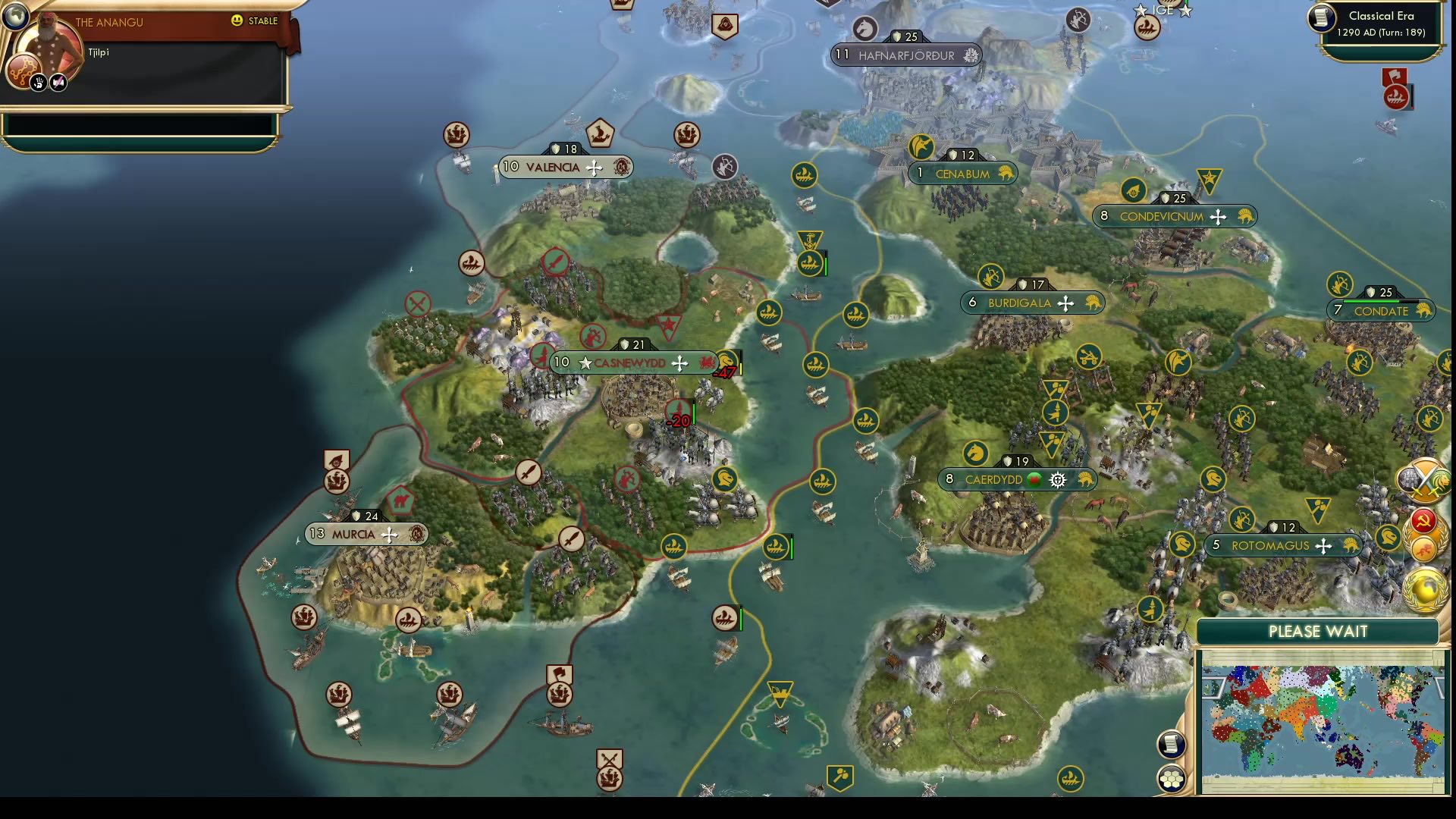Select the Burdigala city banner
The width and height of the screenshot is (1456, 819).
[1031, 303]
